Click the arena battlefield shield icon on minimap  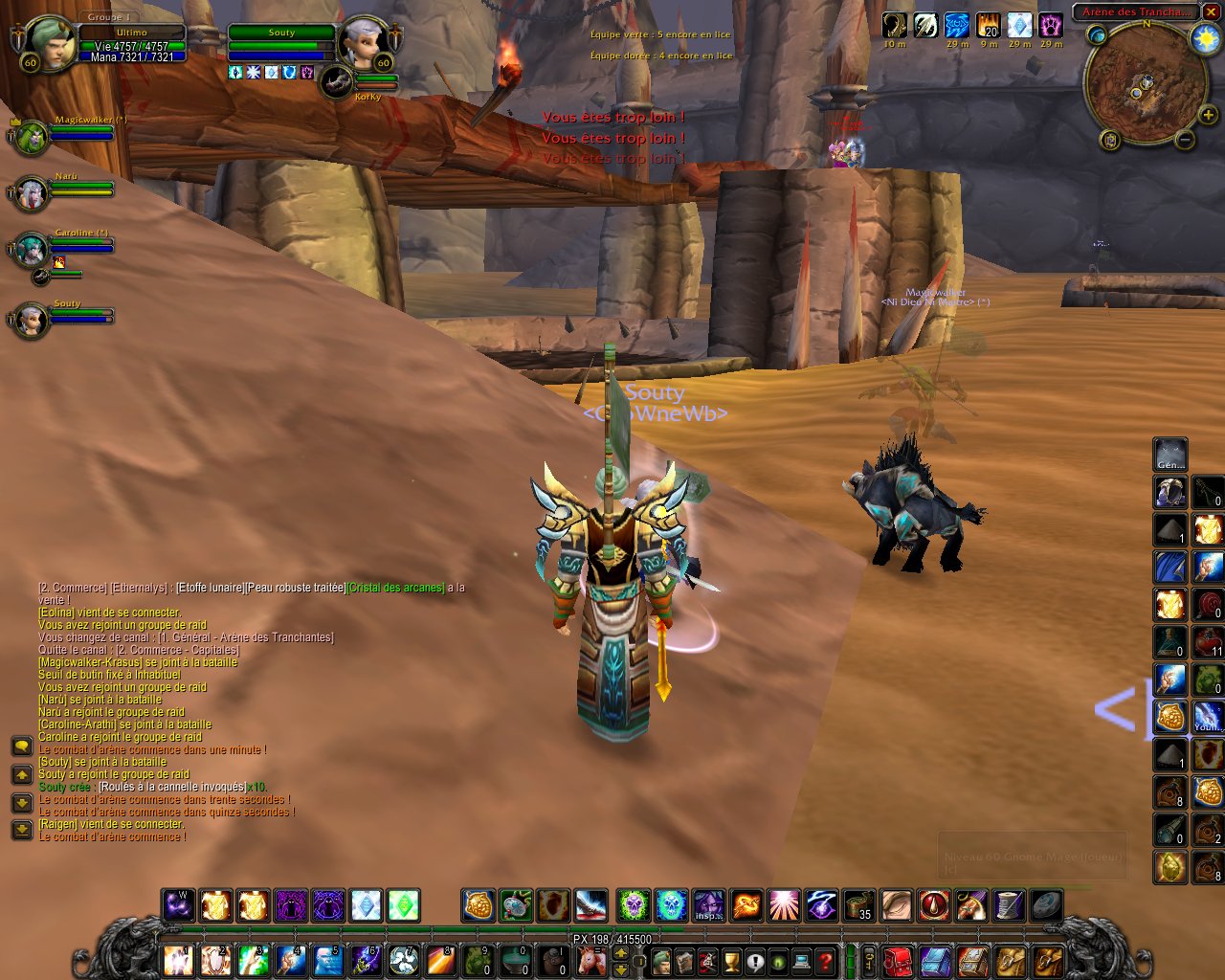[x=1110, y=141]
